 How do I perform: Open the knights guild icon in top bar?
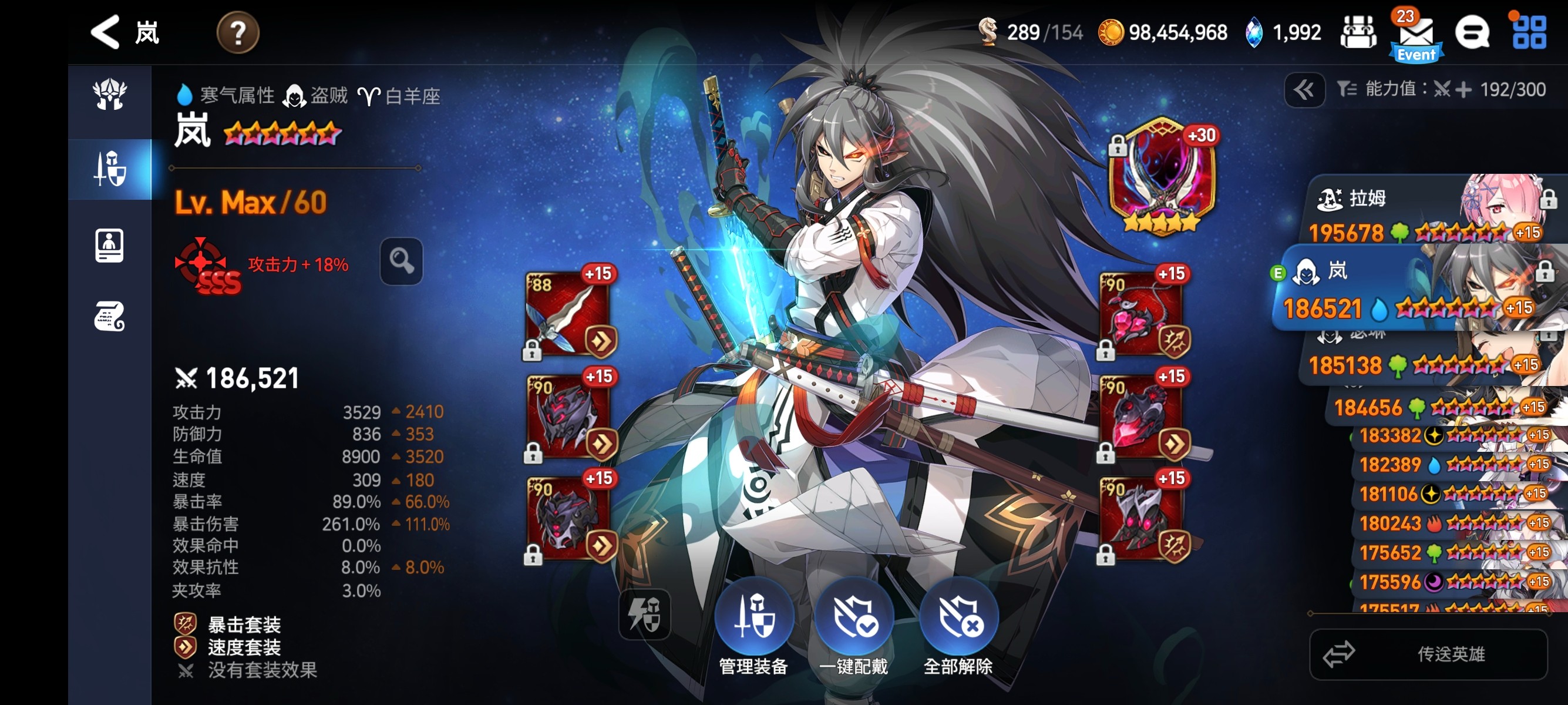click(x=1358, y=32)
